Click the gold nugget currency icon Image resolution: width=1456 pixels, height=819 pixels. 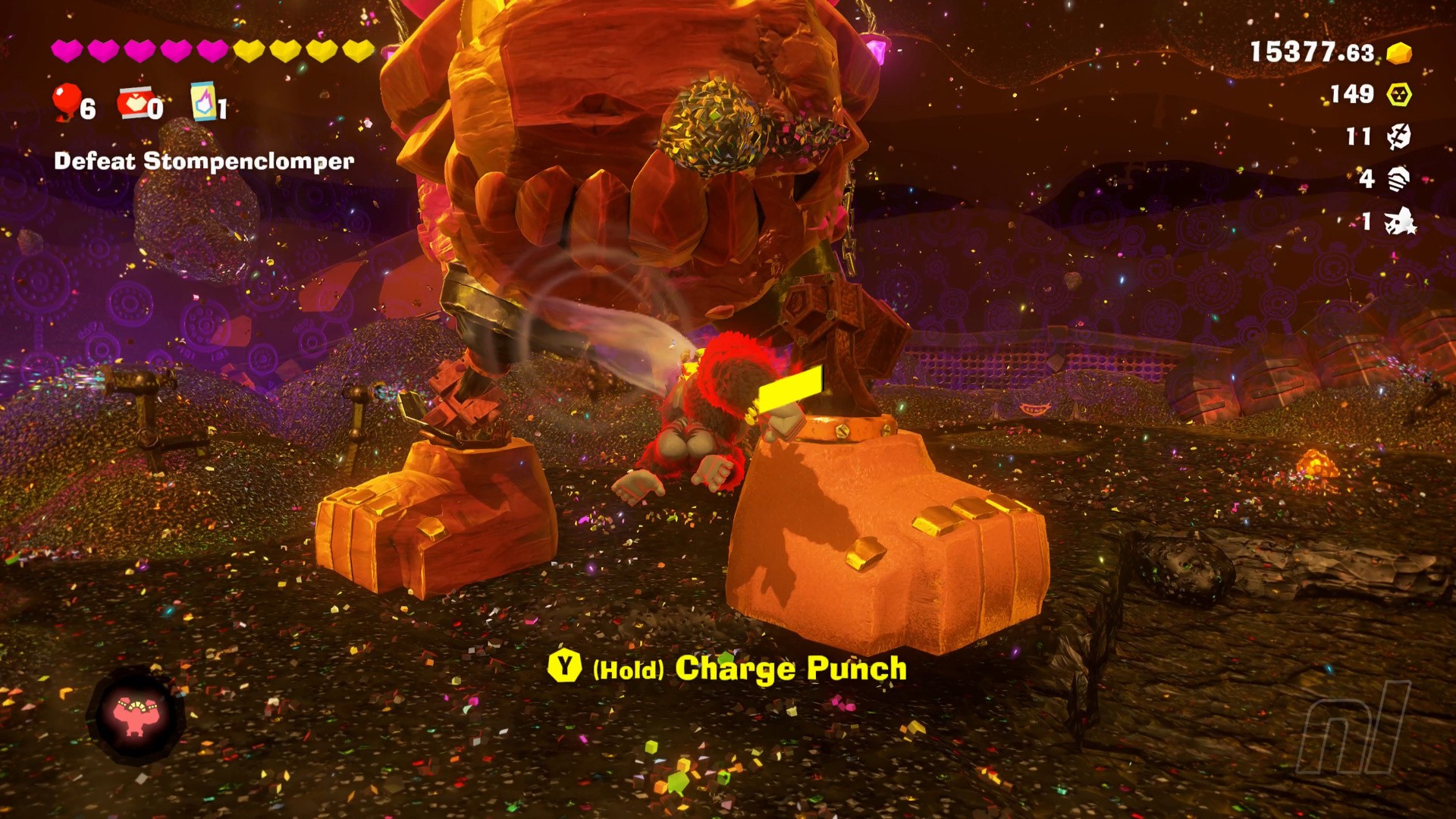1399,53
